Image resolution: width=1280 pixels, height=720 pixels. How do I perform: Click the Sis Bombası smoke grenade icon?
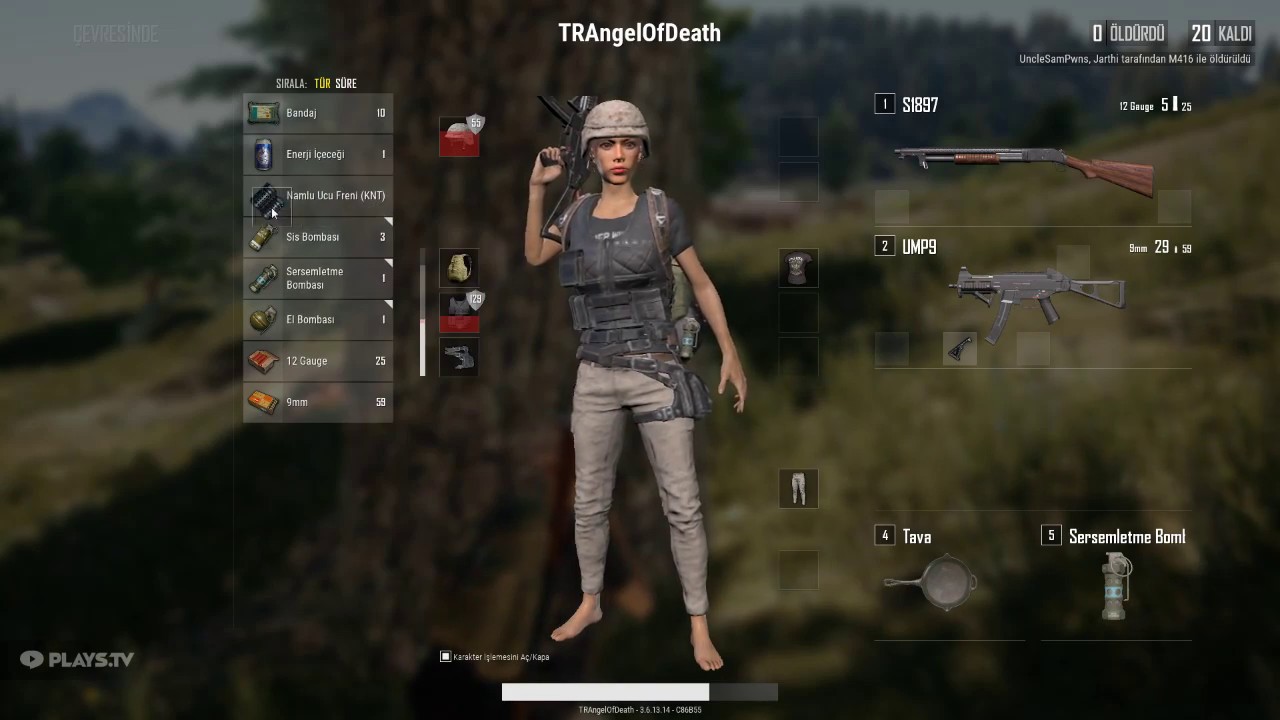(x=263, y=237)
